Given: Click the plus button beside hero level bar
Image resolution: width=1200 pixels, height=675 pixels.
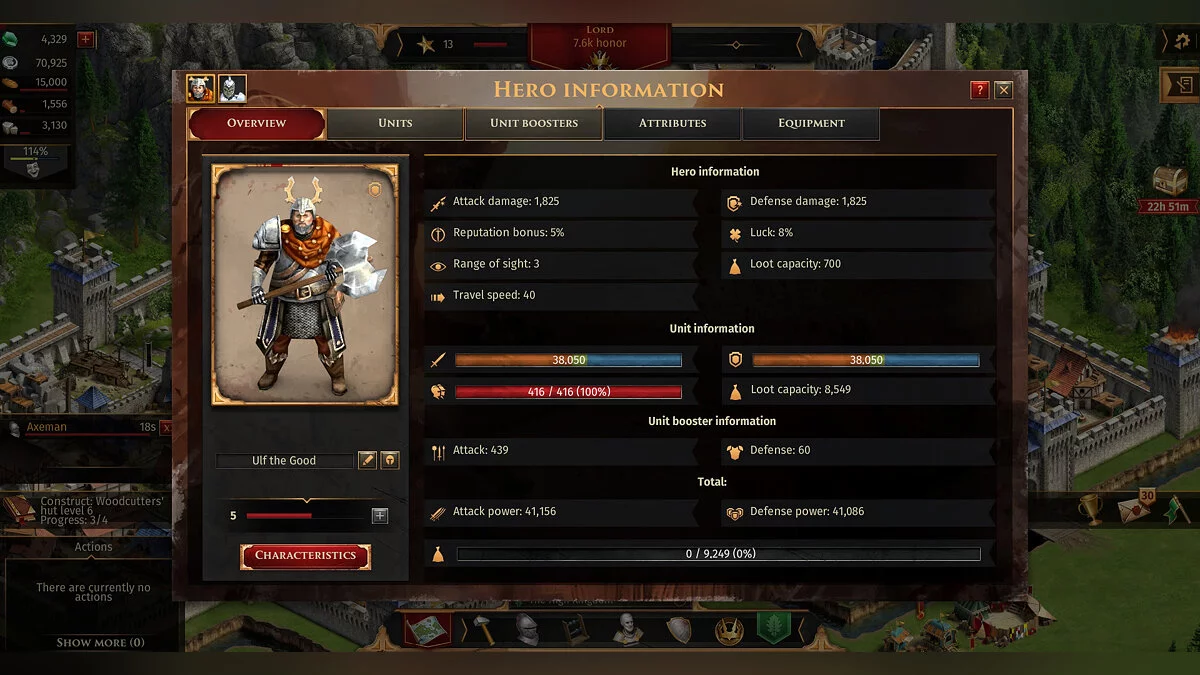Looking at the screenshot, I should coord(380,516).
